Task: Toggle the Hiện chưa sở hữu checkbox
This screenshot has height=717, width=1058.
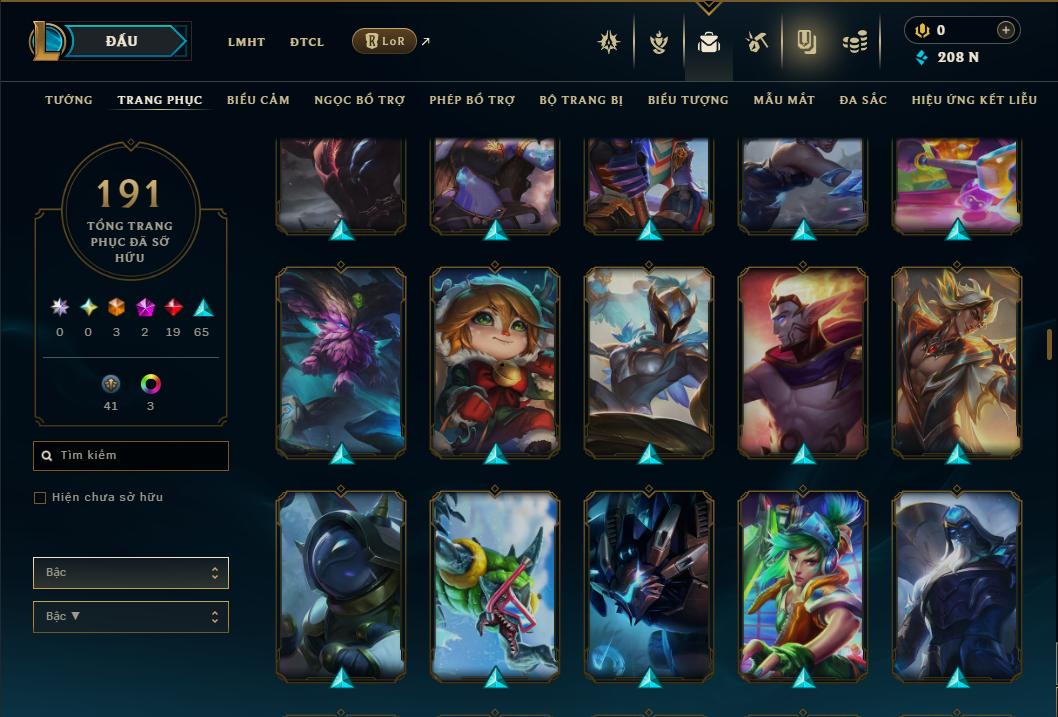Action: [40, 498]
